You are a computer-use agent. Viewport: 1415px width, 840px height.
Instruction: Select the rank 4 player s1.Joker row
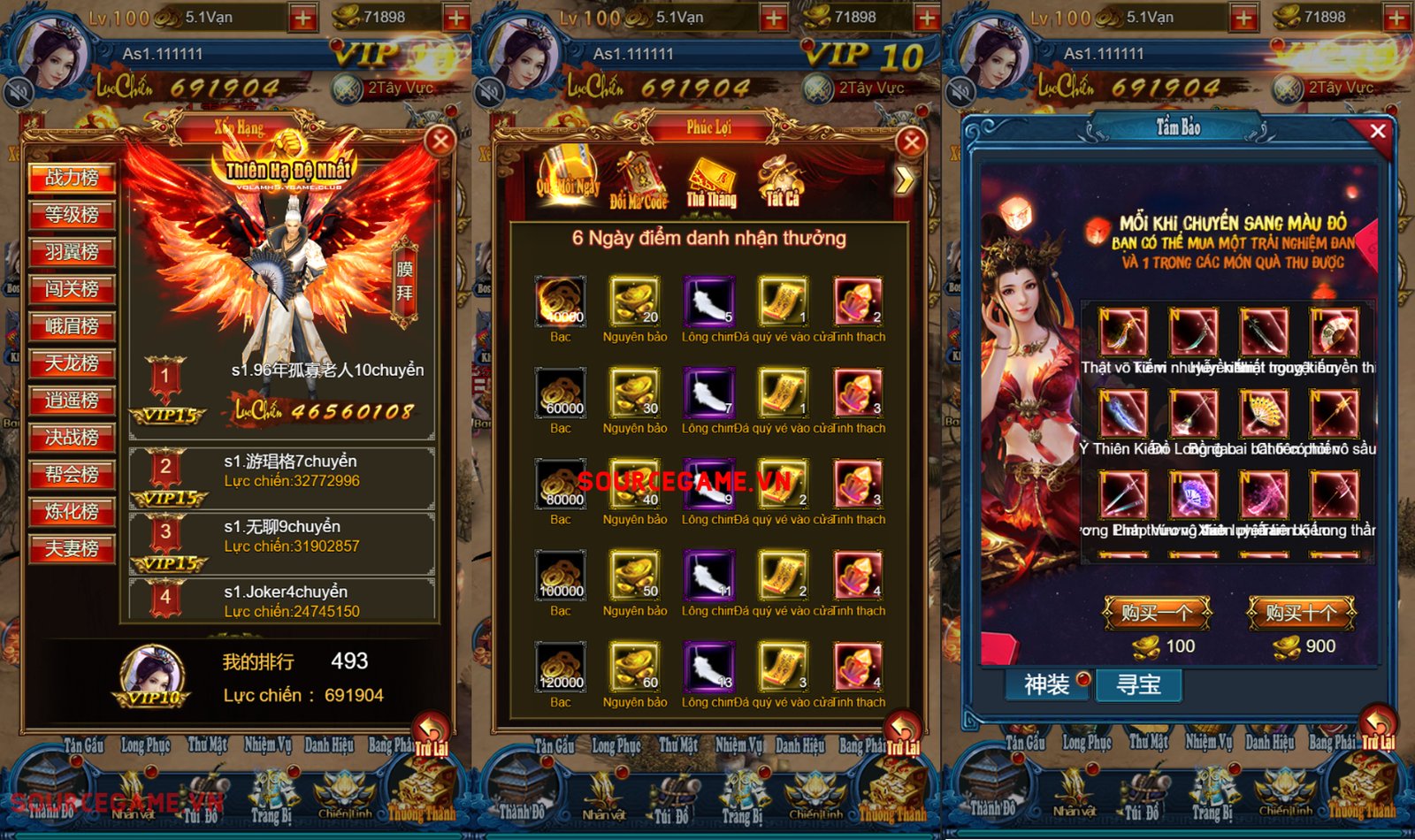coord(281,599)
